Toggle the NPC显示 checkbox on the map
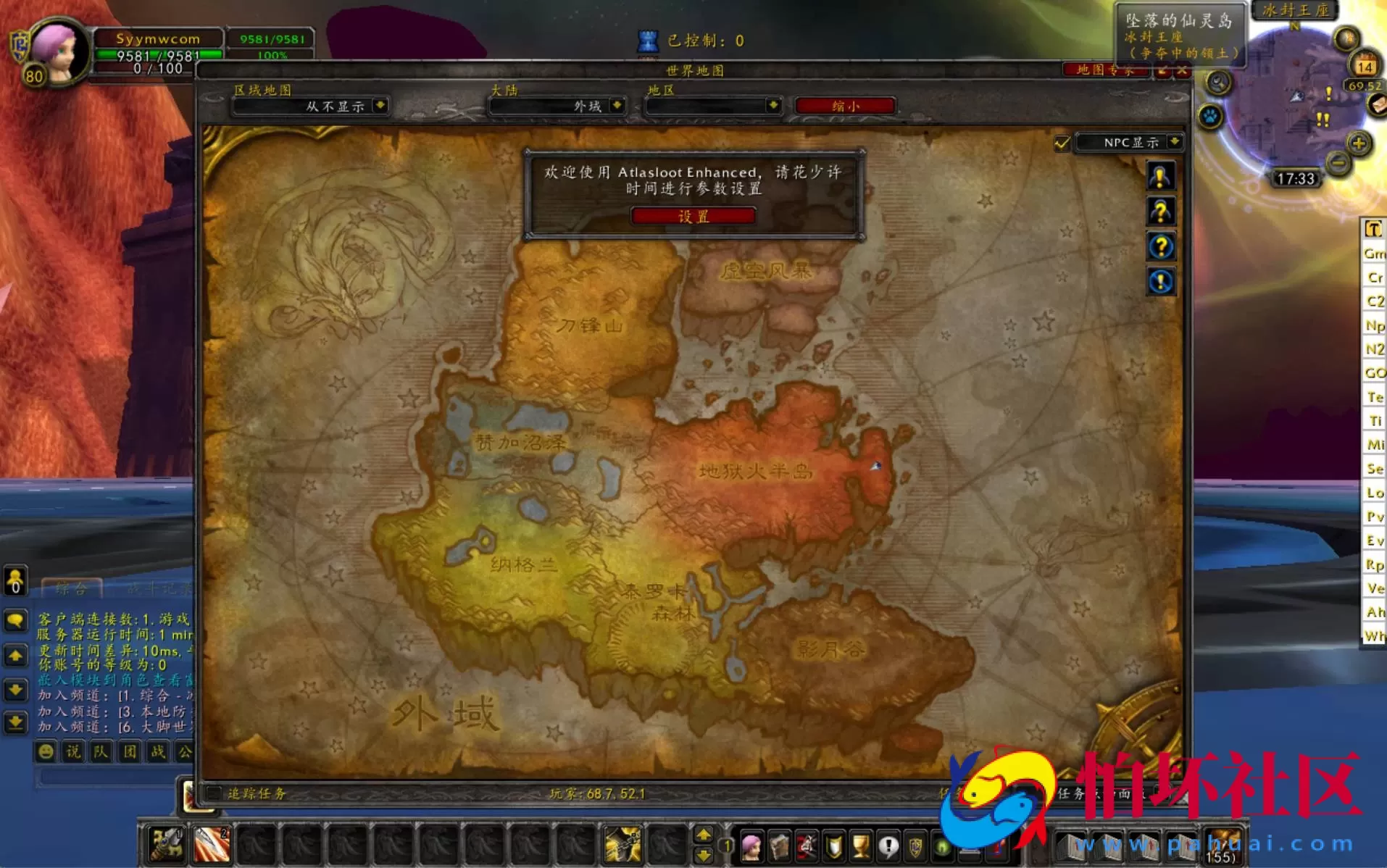Viewport: 1387px width, 868px height. click(x=1061, y=143)
